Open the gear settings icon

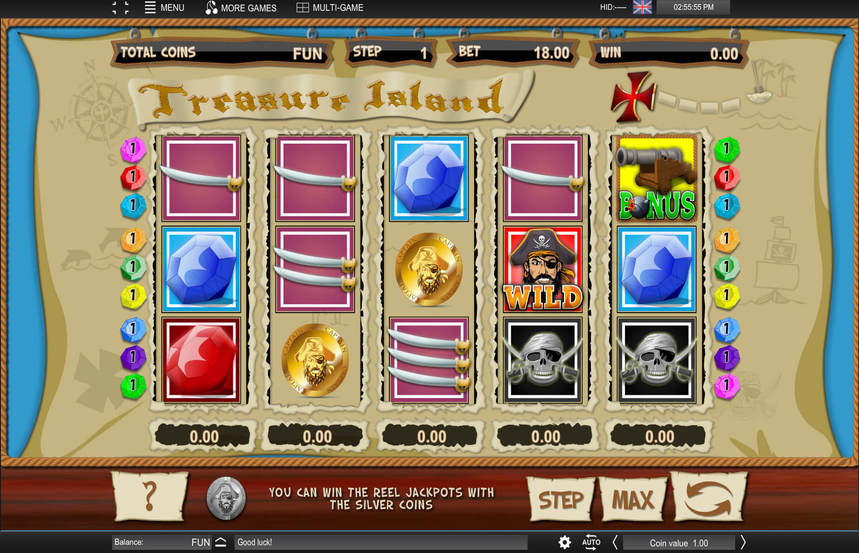tap(565, 542)
